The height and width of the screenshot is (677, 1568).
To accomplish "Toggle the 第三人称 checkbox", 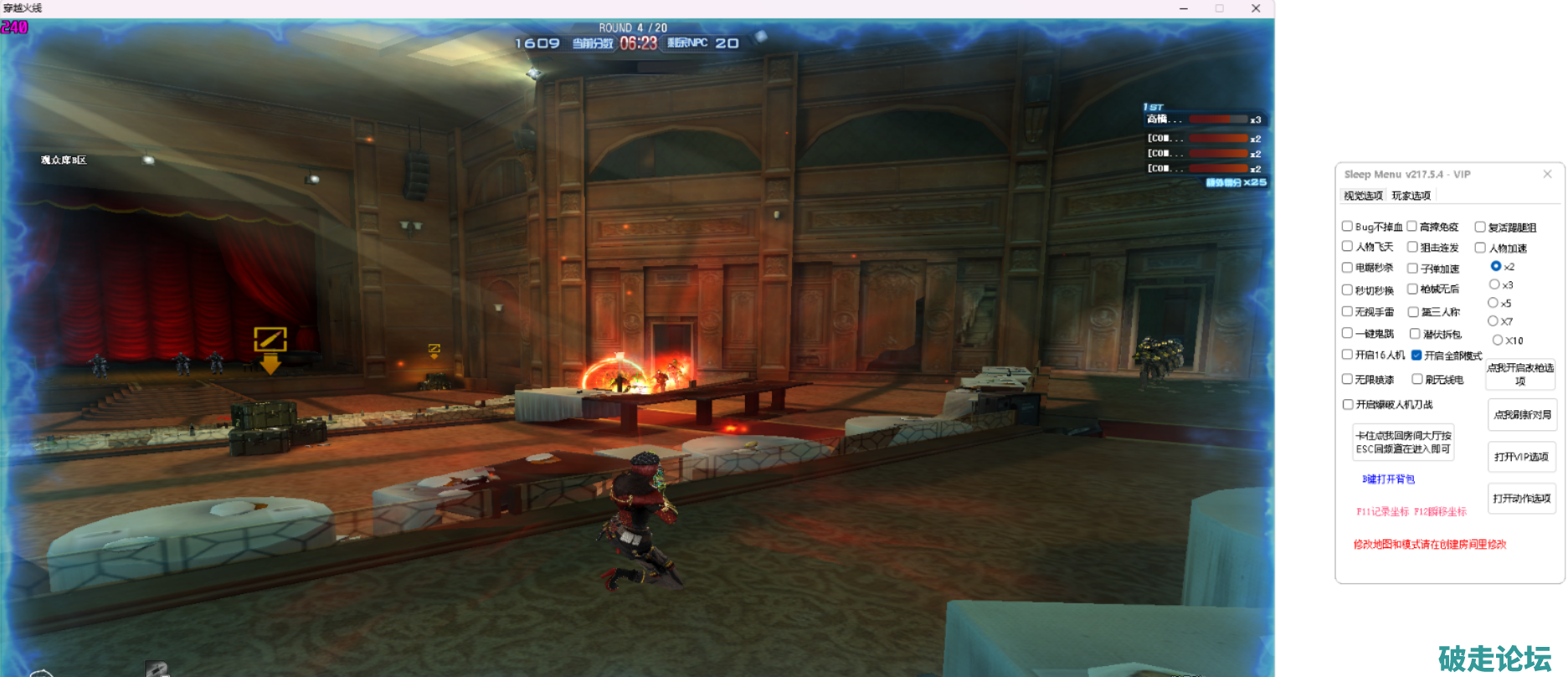I will (x=1413, y=312).
